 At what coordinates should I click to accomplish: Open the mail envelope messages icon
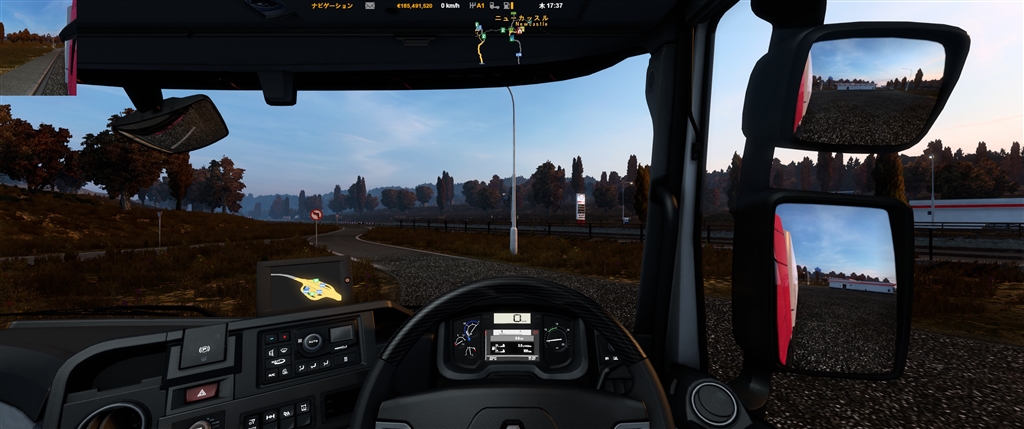point(369,6)
